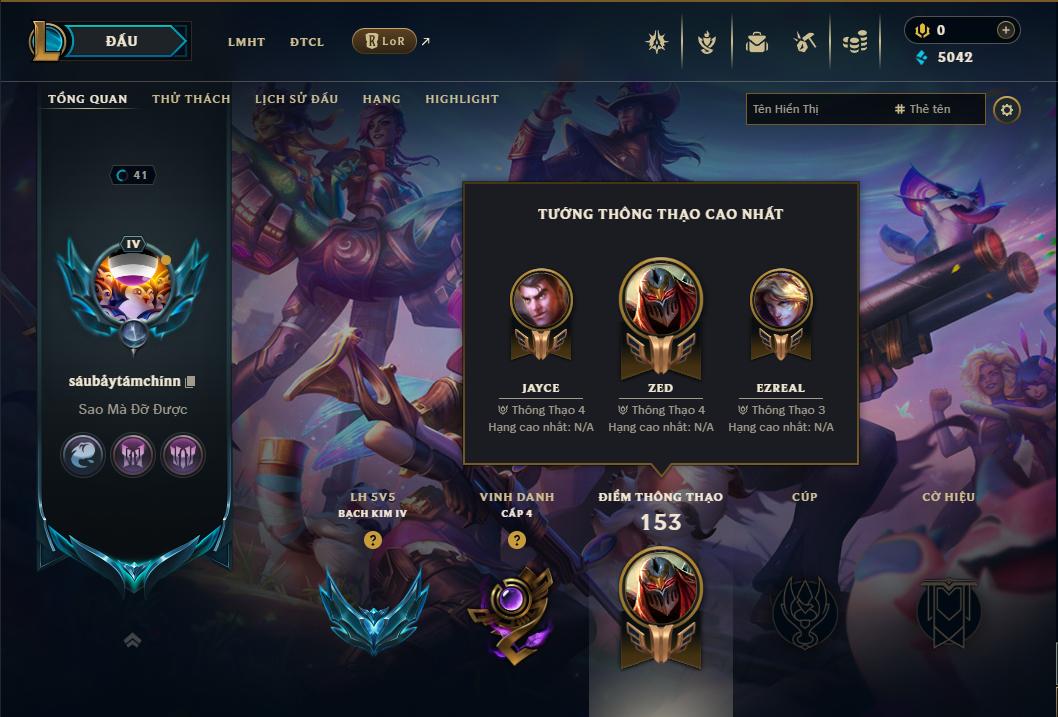Open the hammer crafting loot icon

805,42
